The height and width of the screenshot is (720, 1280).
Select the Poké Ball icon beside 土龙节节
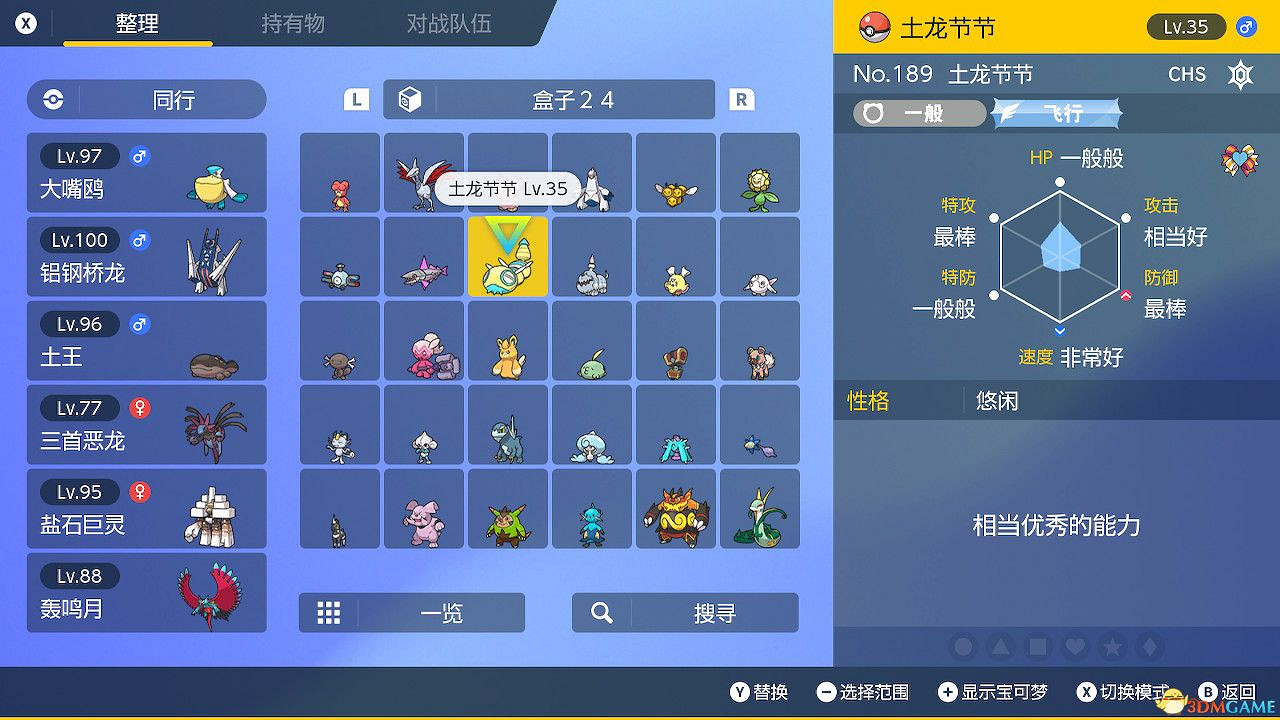click(875, 28)
